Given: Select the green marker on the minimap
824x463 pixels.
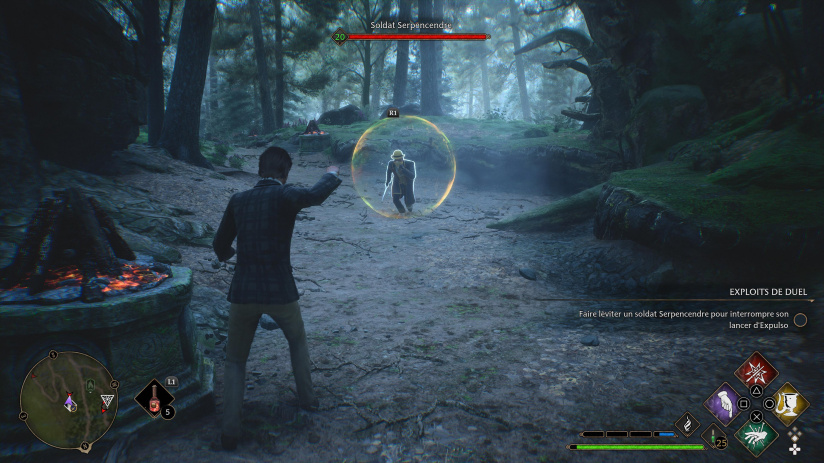Looking at the screenshot, I should (90, 386).
